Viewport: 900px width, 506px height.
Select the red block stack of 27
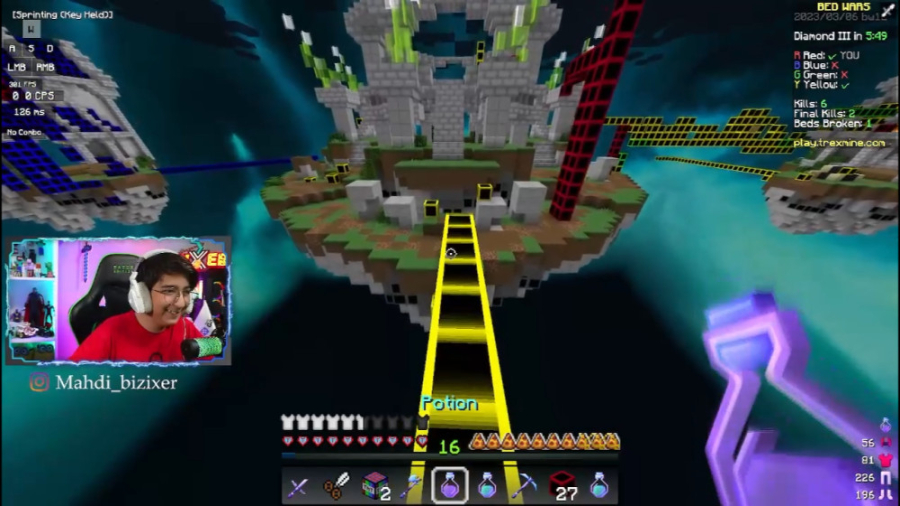tap(562, 486)
